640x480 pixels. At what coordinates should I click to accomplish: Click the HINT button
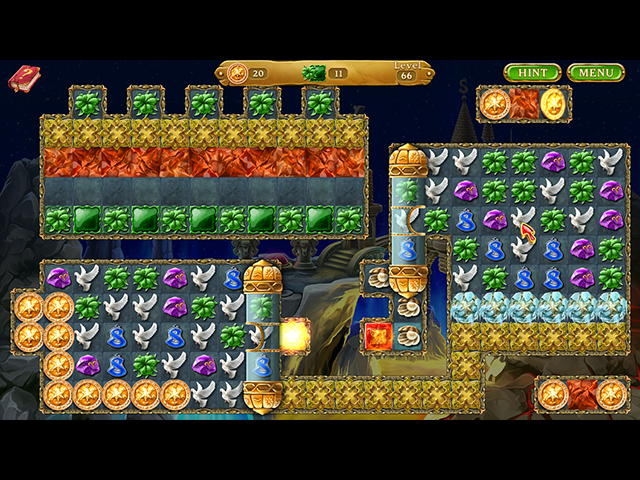coord(532,73)
